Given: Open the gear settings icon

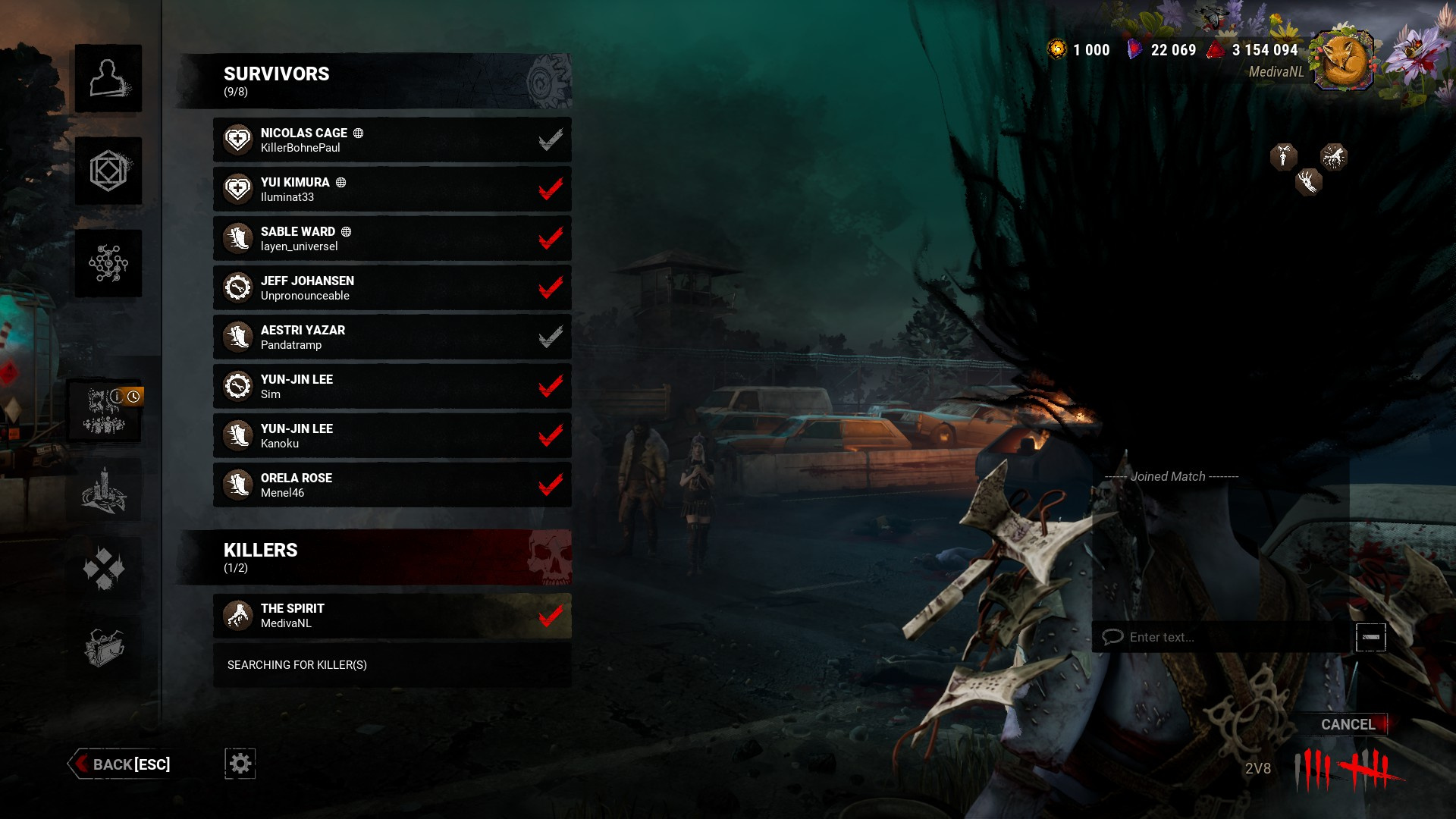Looking at the screenshot, I should tap(240, 763).
